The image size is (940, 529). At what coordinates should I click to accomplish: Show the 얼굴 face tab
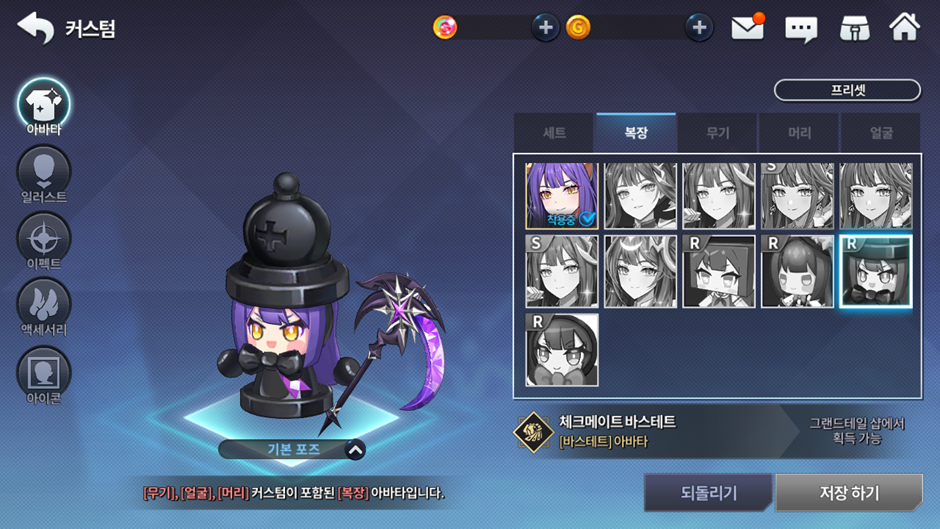point(881,133)
